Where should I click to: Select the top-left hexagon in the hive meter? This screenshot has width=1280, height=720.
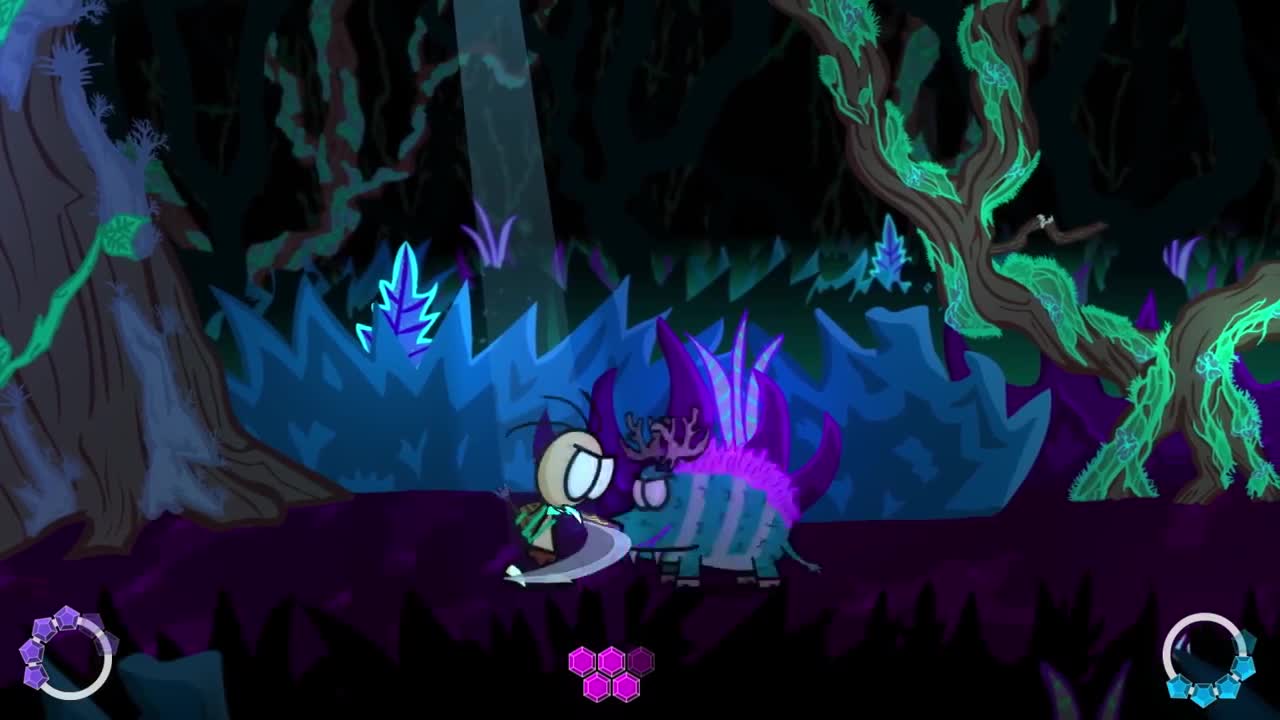[582, 662]
